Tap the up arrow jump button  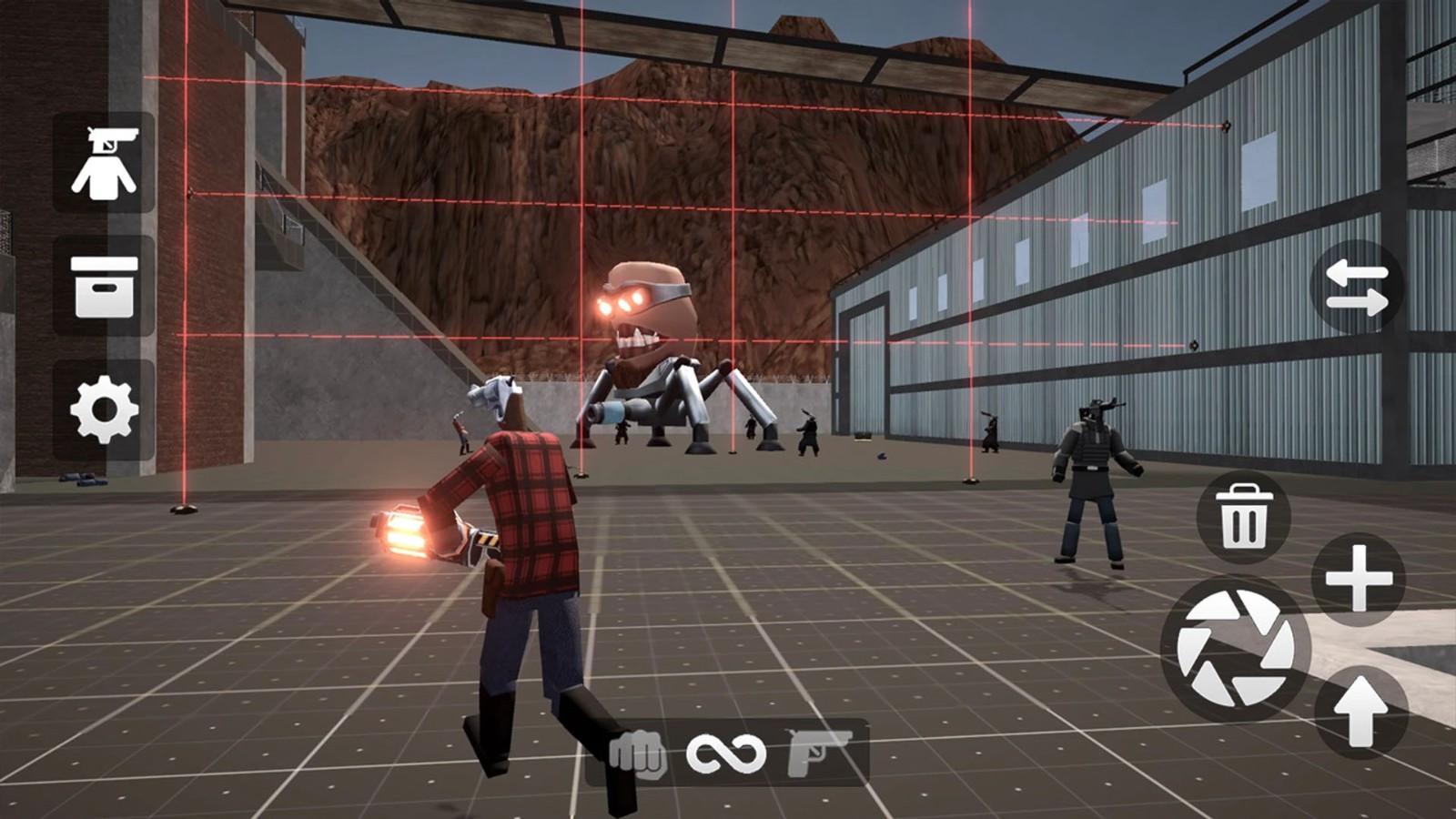coord(1360,710)
